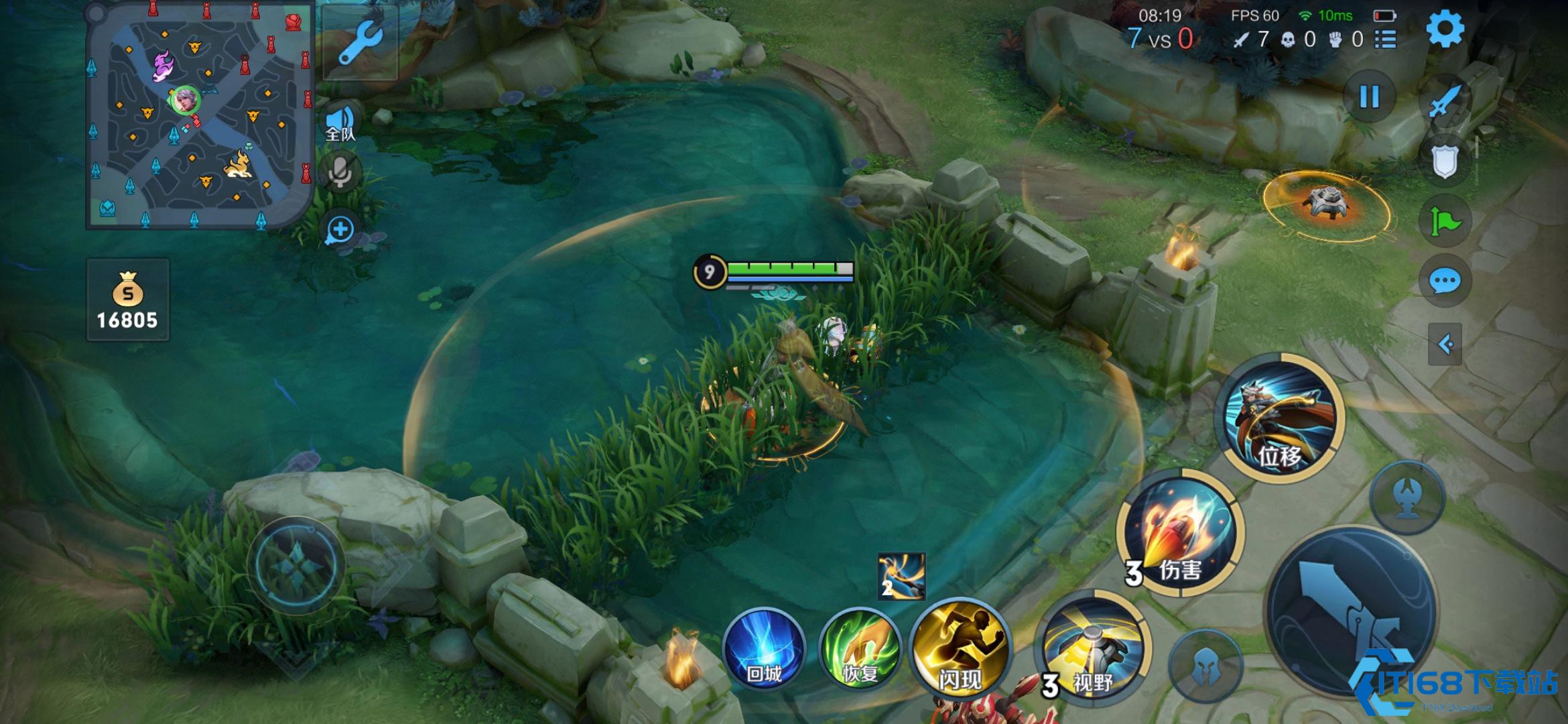Viewport: 1568px width, 724px height.
Task: Open the gold shop
Action: tap(127, 300)
